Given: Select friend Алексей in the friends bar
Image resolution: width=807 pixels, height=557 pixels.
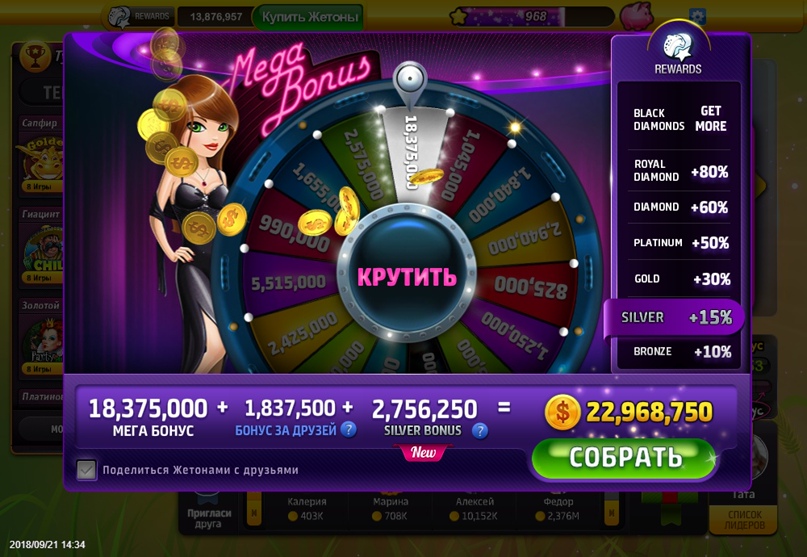Looking at the screenshot, I should point(474,508).
